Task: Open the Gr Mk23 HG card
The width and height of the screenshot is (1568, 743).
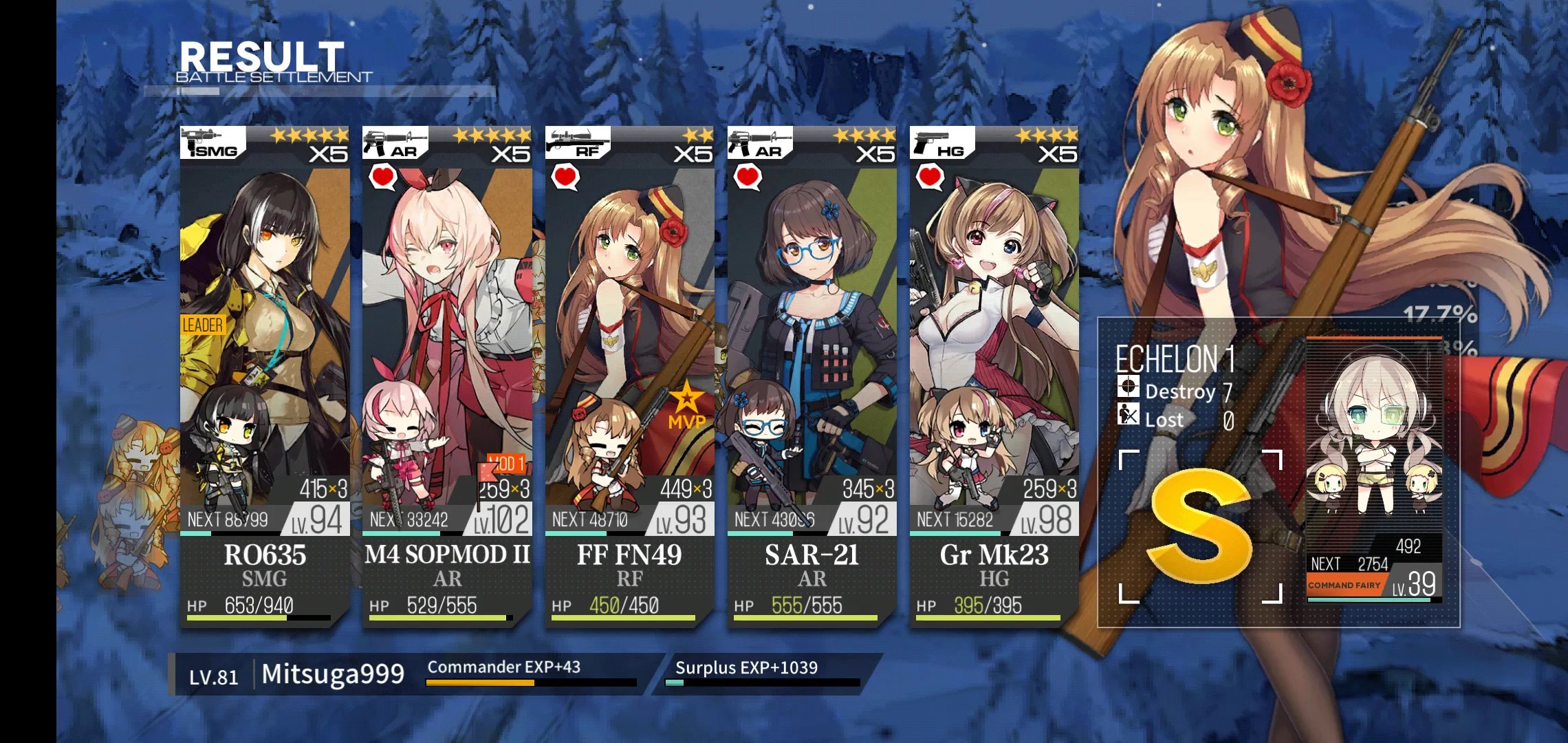Action: [x=994, y=375]
